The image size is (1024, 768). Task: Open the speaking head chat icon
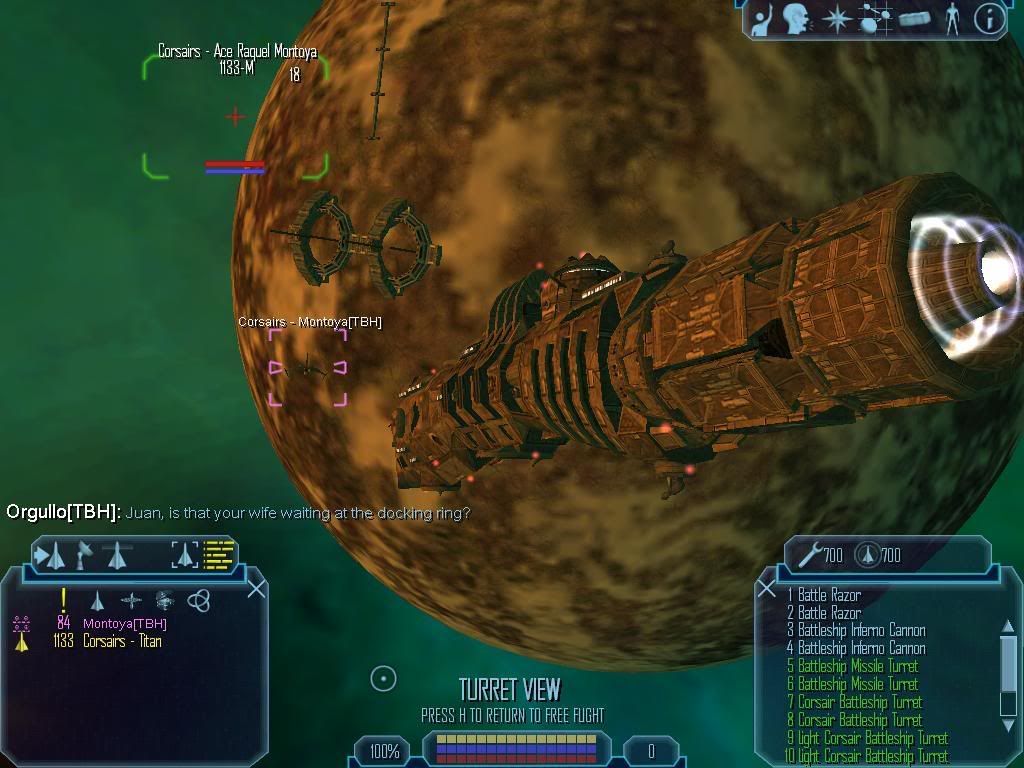[x=797, y=18]
